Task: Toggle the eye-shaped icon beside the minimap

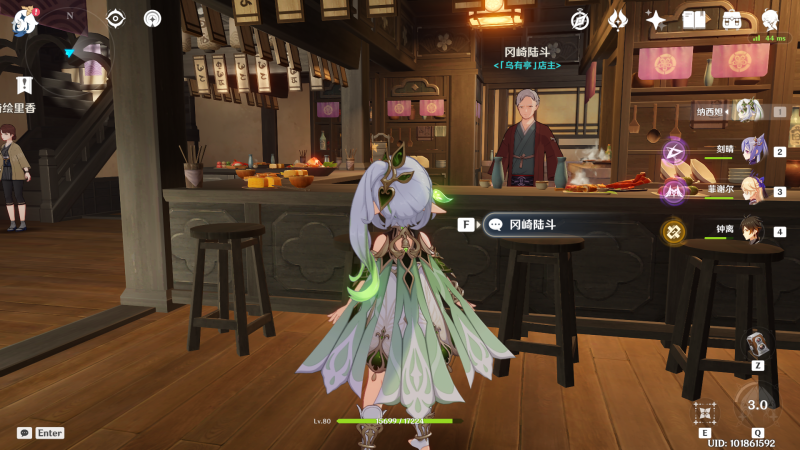Action: pos(116,18)
